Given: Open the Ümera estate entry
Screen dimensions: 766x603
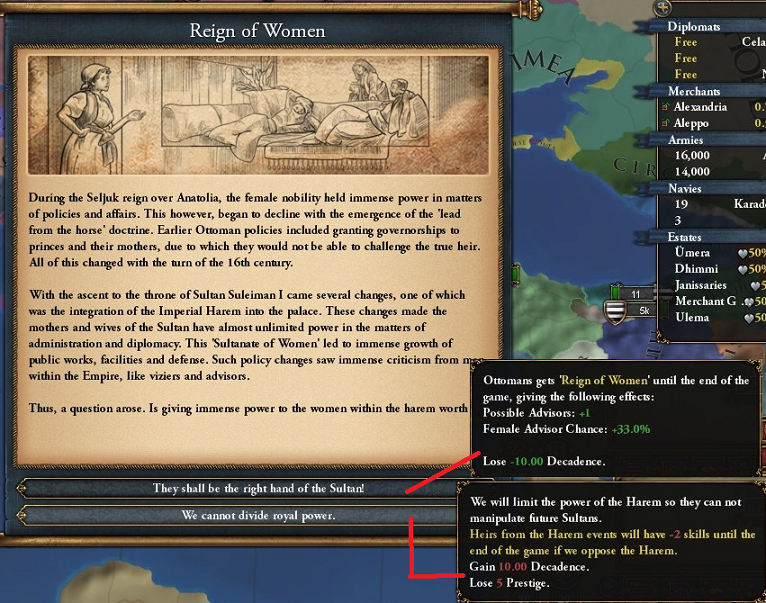Looking at the screenshot, I should coord(693,253).
